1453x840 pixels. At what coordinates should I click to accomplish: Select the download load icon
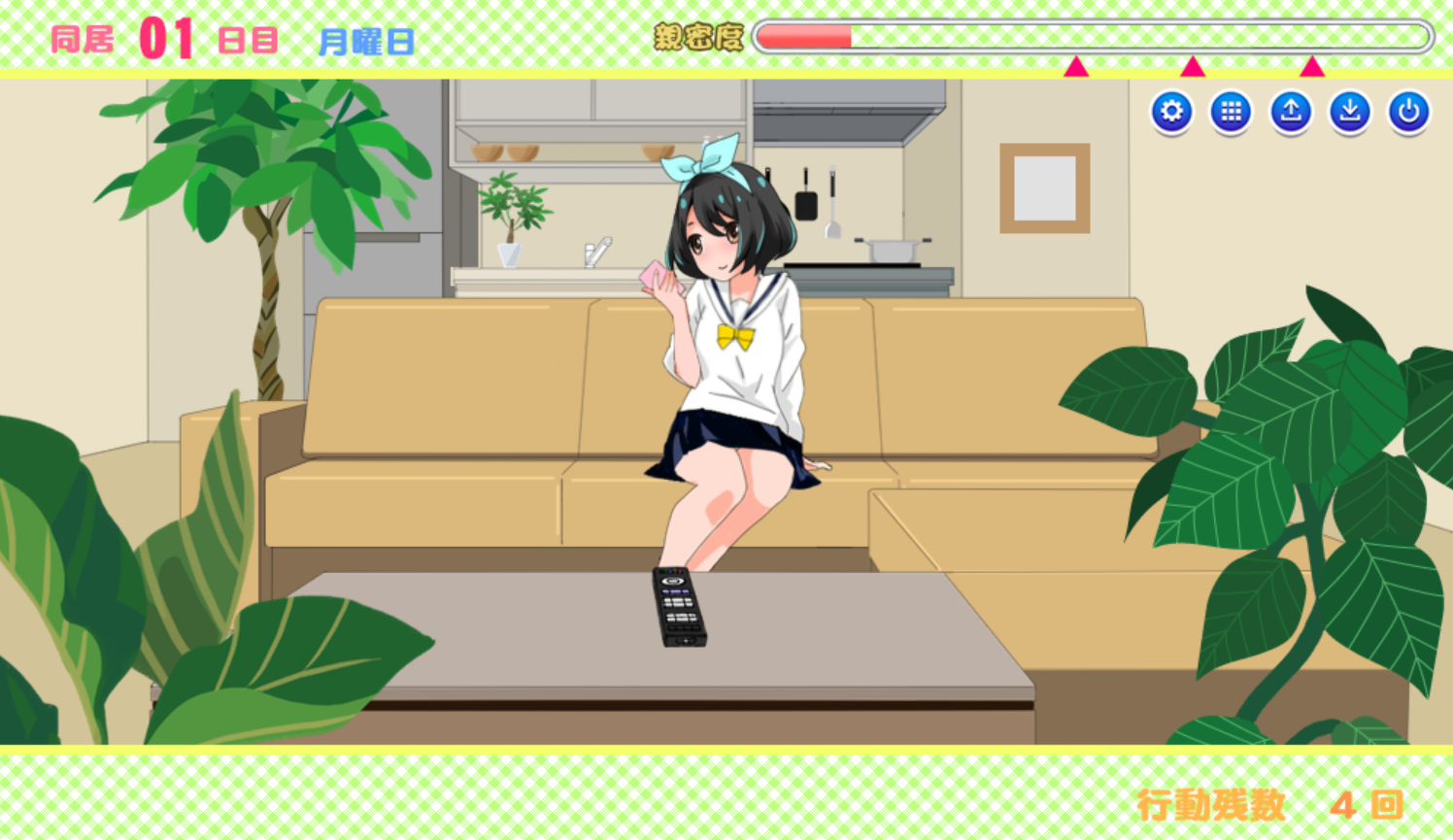[1348, 111]
